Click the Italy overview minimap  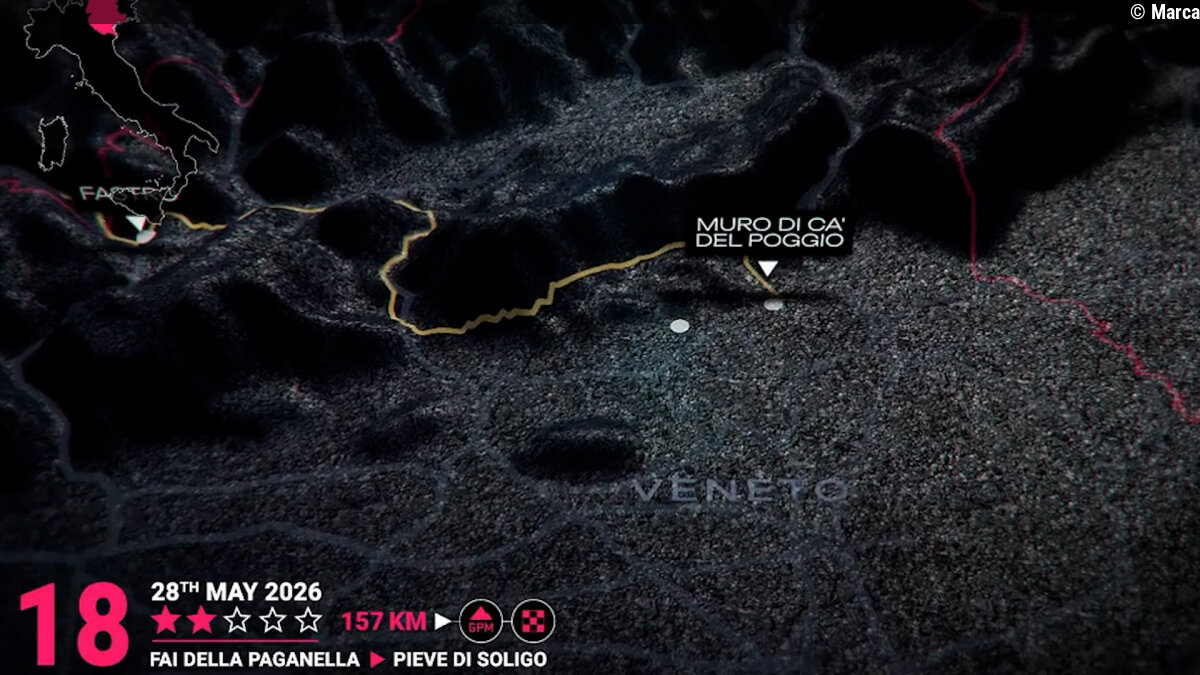click(125, 100)
